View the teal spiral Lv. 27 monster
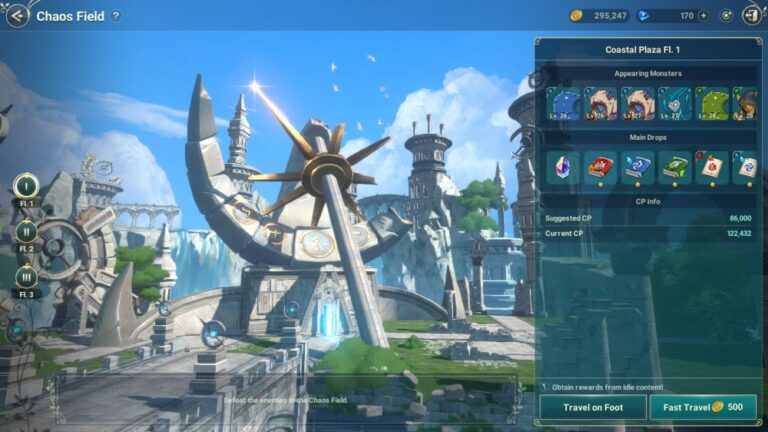 click(x=674, y=103)
